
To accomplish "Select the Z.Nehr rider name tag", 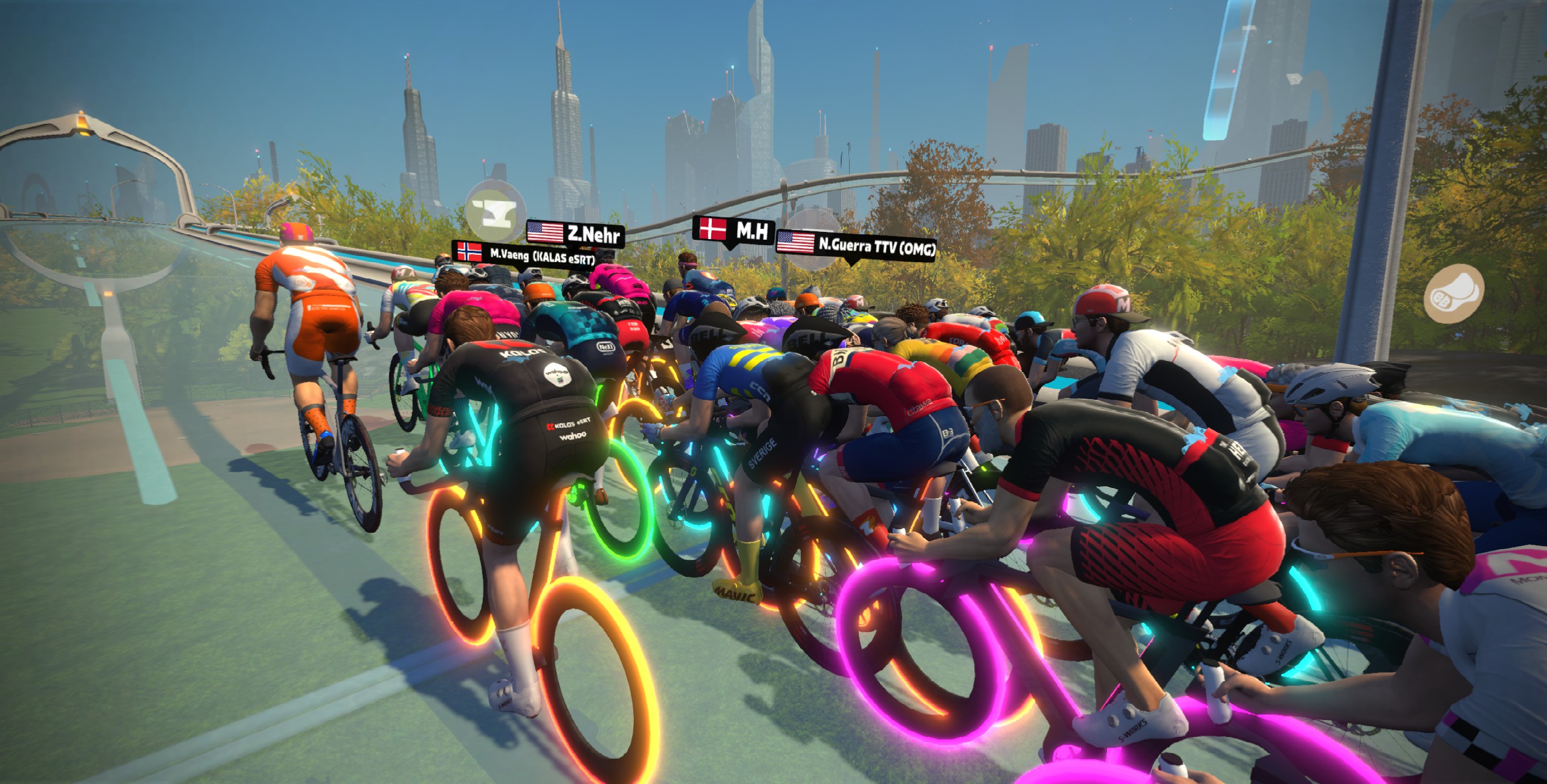I will [x=575, y=233].
